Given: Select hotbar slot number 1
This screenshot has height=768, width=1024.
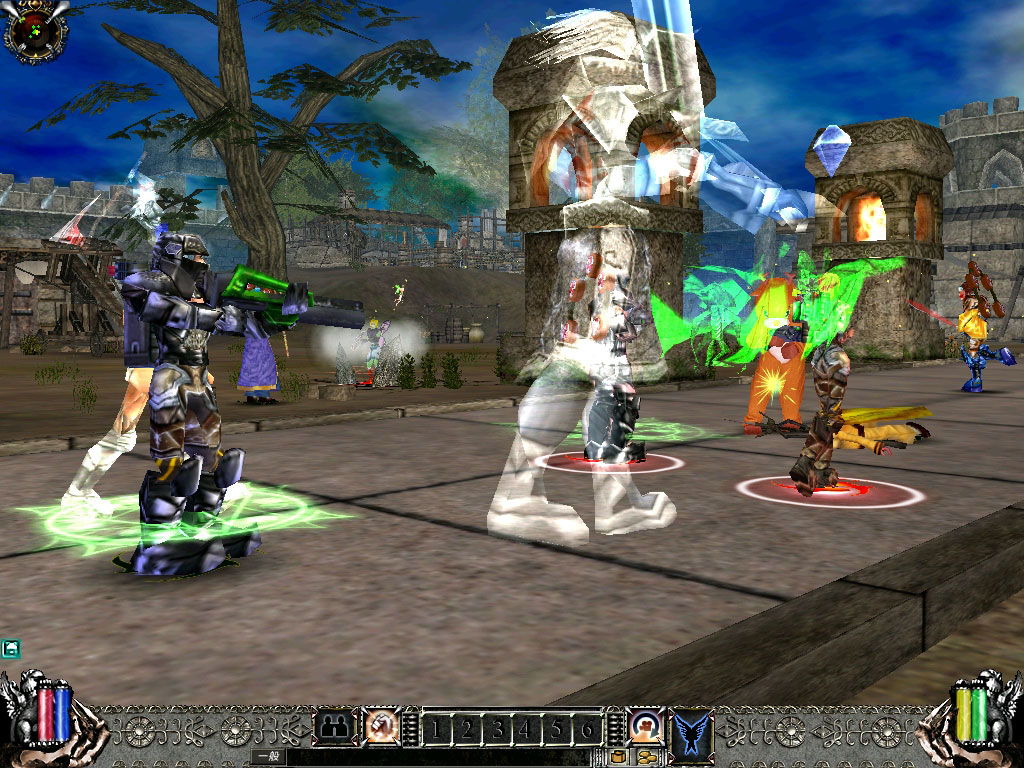Looking at the screenshot, I should pyautogui.click(x=436, y=729).
